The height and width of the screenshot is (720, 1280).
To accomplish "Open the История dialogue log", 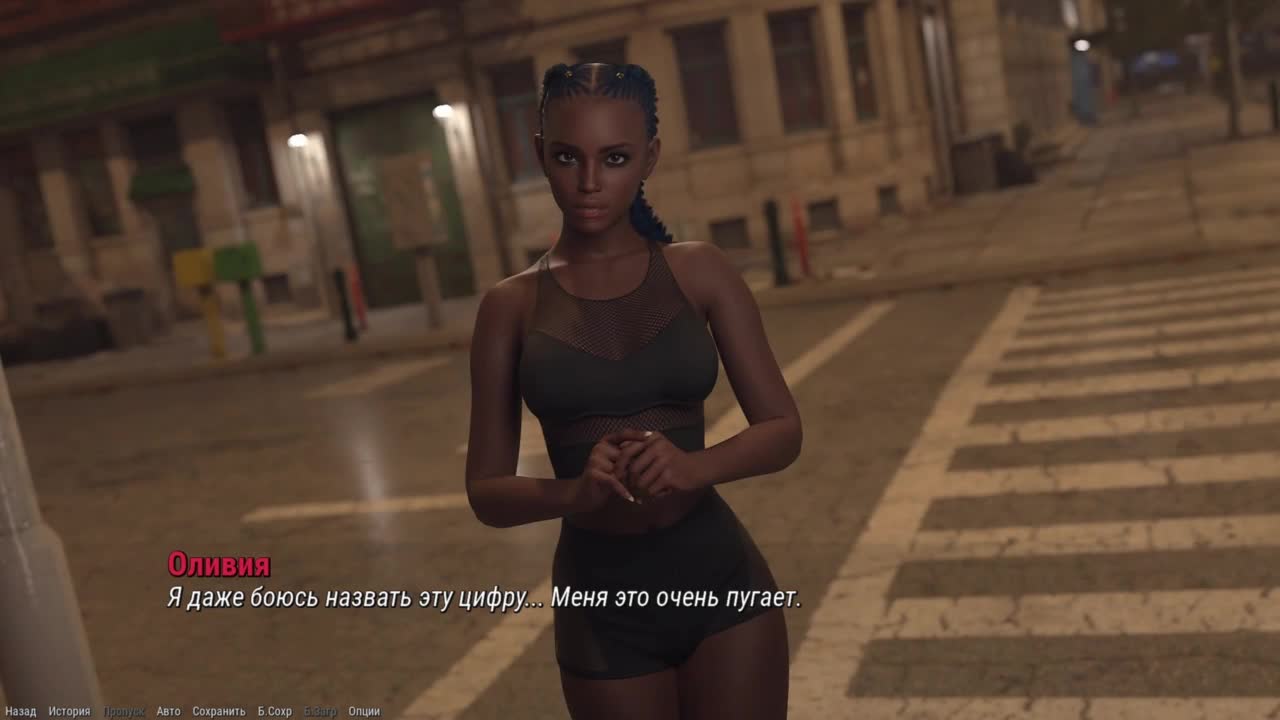I will click(69, 711).
